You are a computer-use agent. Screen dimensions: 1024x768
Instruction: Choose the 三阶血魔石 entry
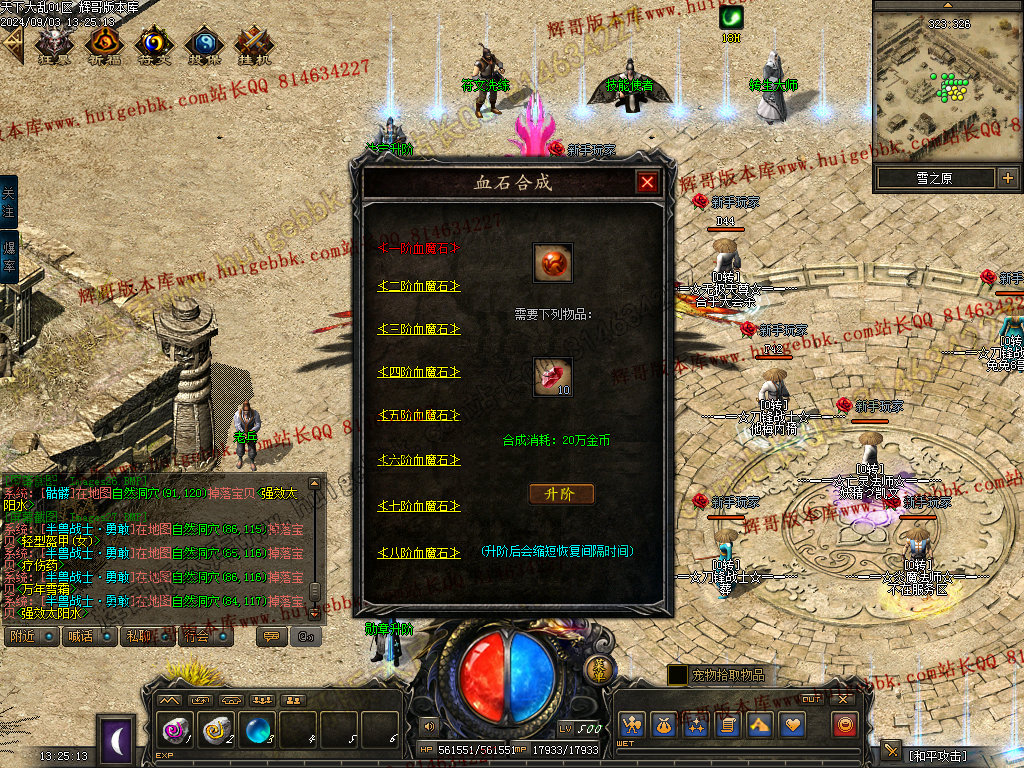point(418,329)
